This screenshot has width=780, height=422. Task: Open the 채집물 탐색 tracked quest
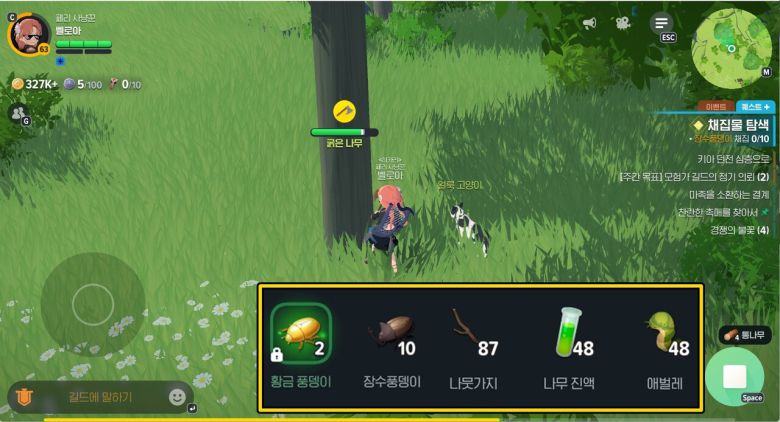737,124
